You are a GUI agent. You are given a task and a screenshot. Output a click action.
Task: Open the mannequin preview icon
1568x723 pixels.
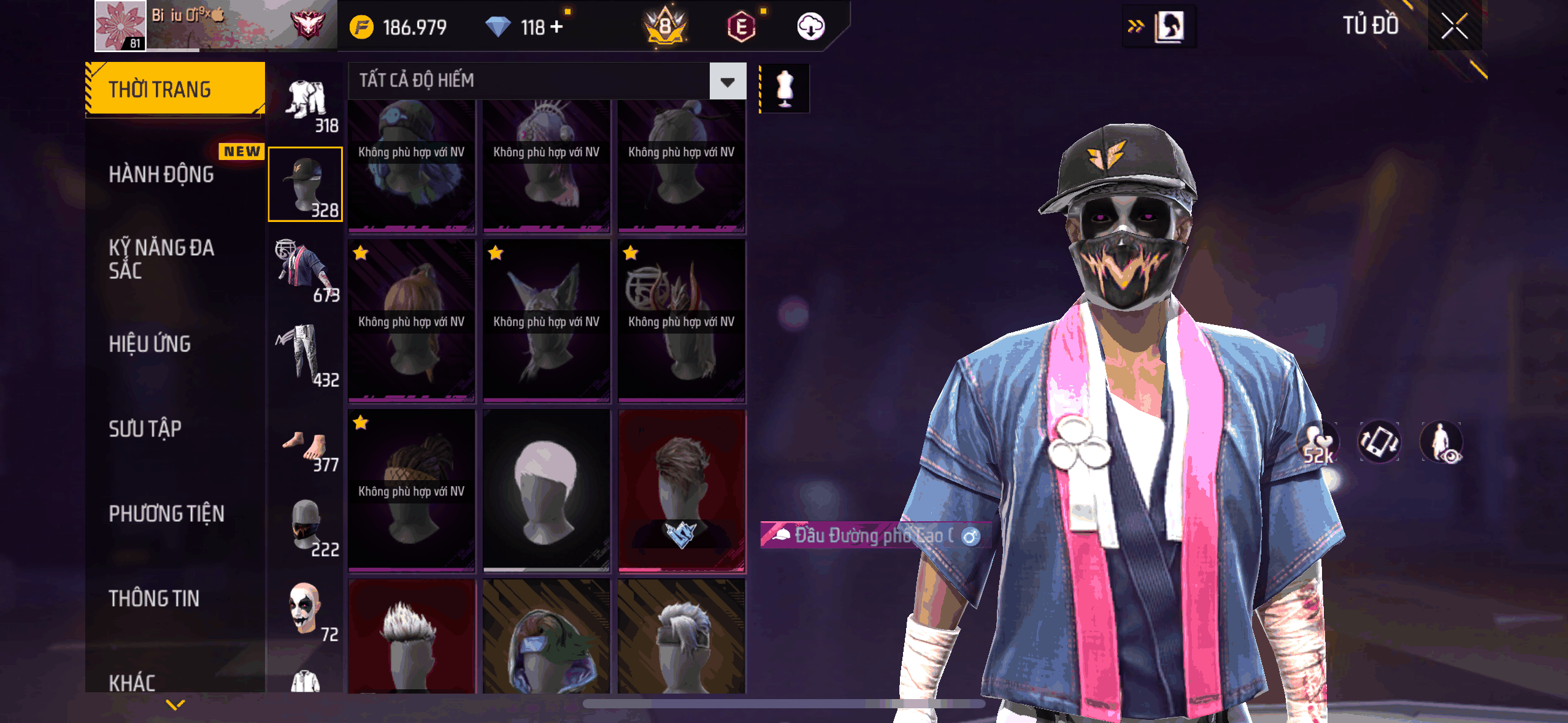pyautogui.click(x=785, y=88)
